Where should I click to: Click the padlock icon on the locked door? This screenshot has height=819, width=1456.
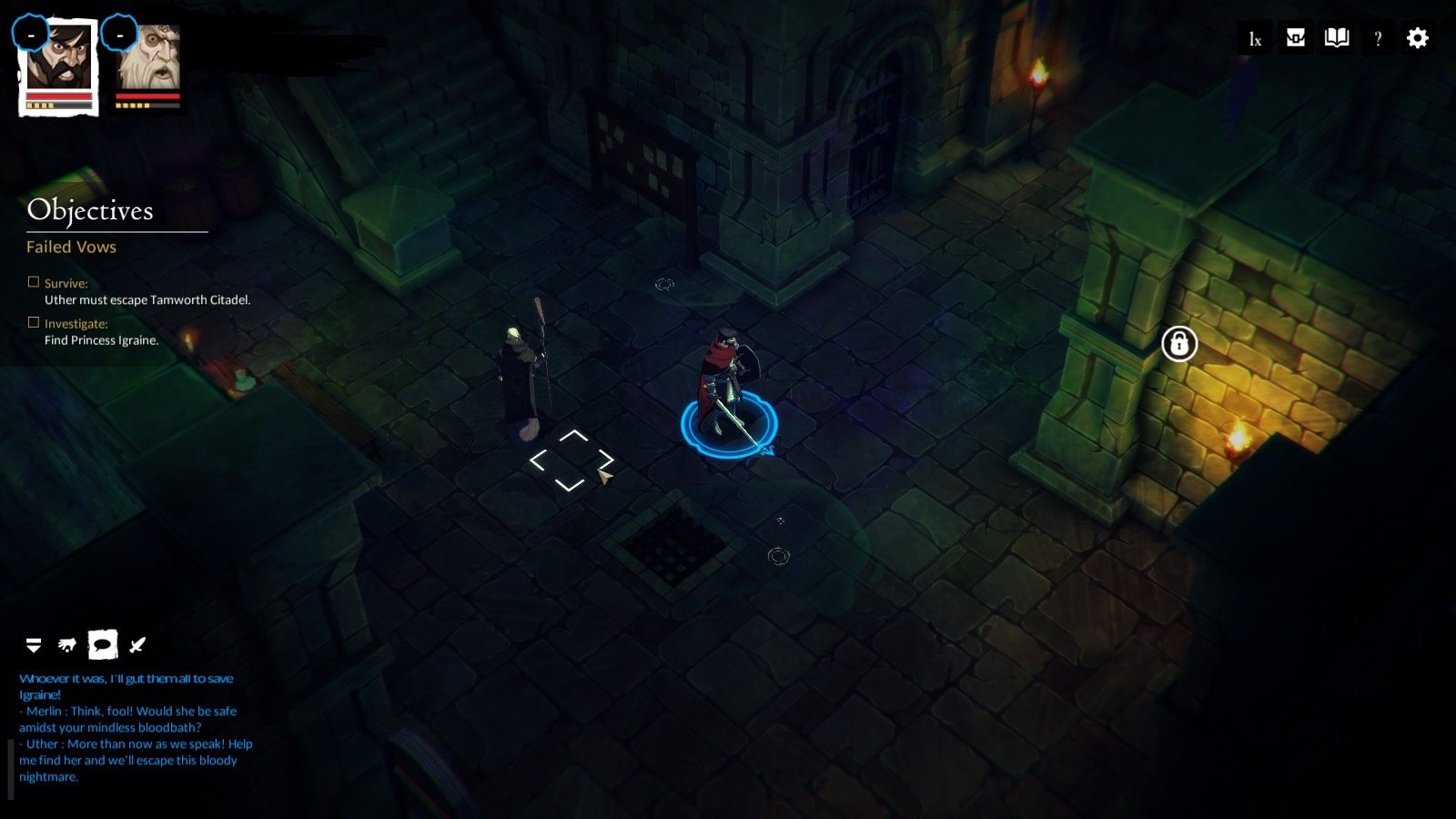pyautogui.click(x=1178, y=344)
